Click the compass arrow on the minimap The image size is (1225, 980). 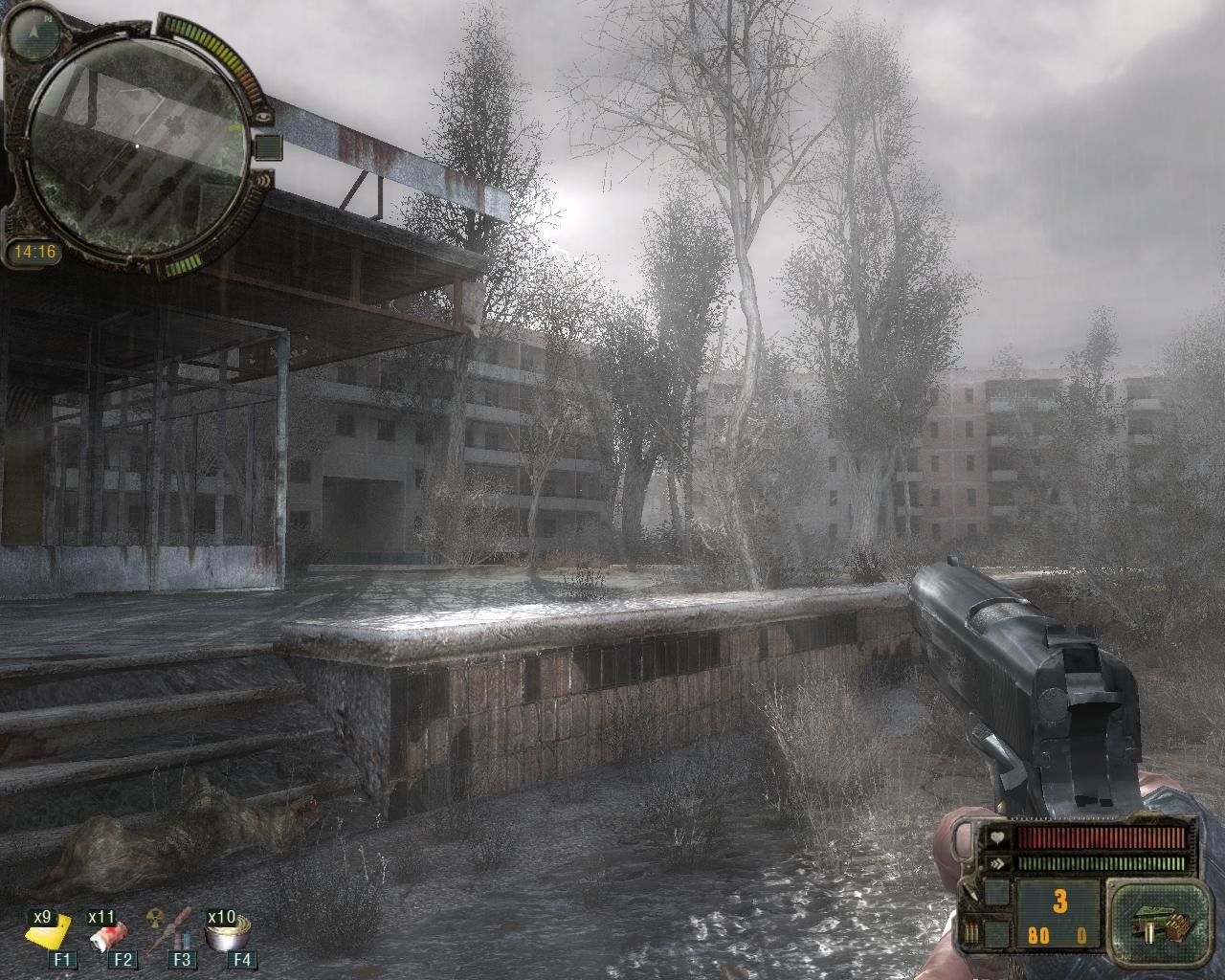(x=32, y=31)
